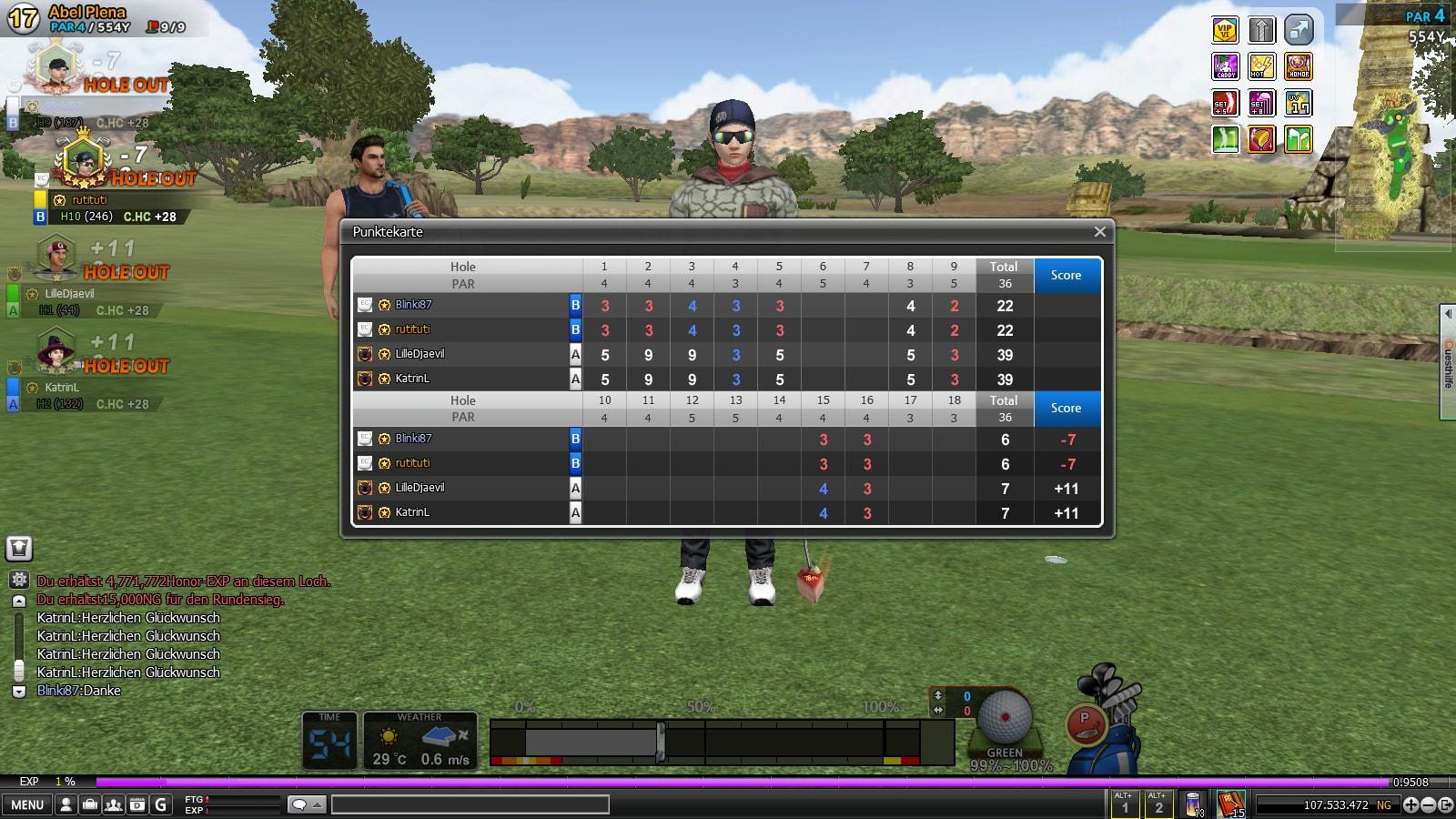The image size is (1456, 819).
Task: Close the Punktekarte scorecard window
Action: click(x=1099, y=232)
